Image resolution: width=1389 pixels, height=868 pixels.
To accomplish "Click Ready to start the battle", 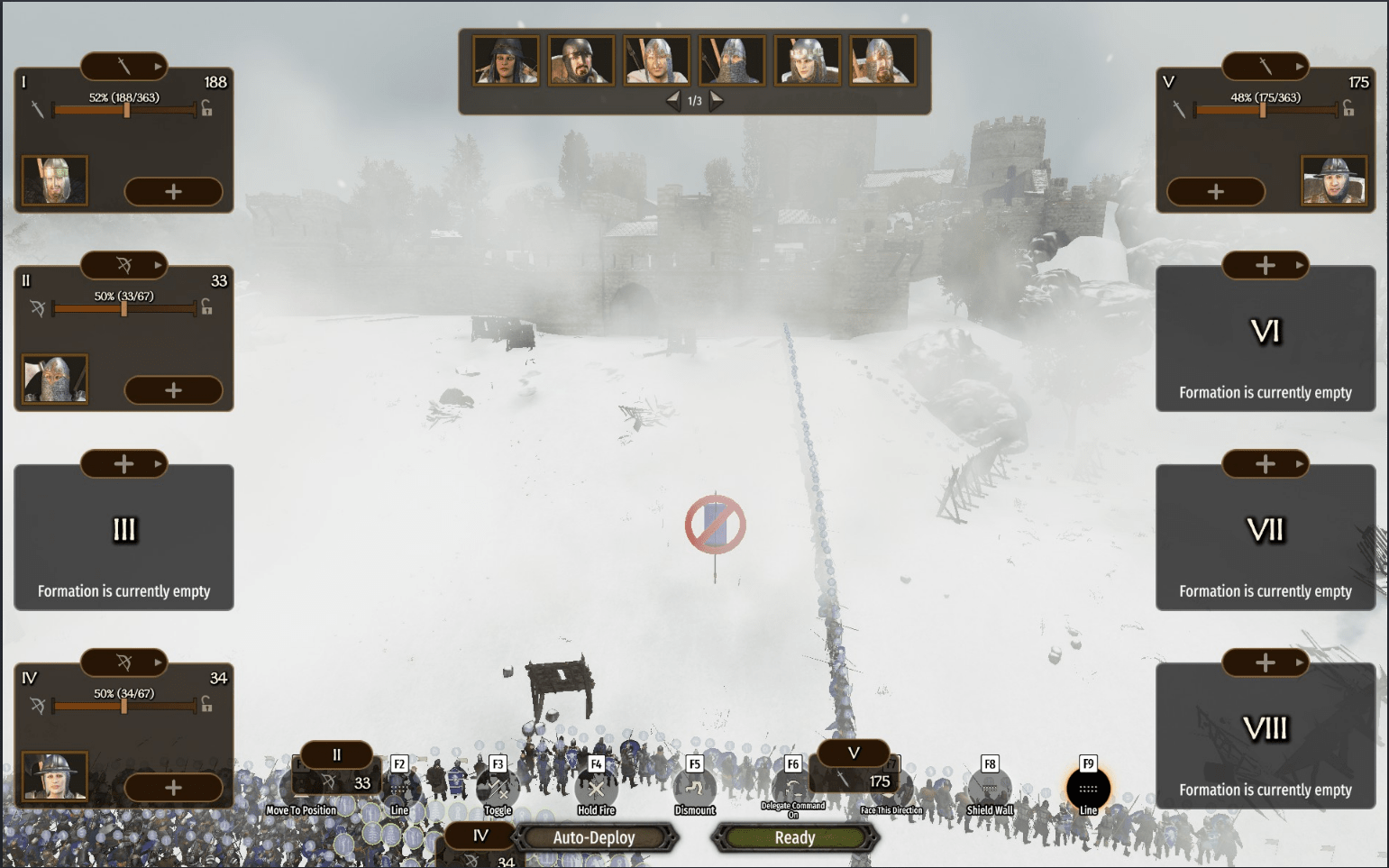I will 794,837.
